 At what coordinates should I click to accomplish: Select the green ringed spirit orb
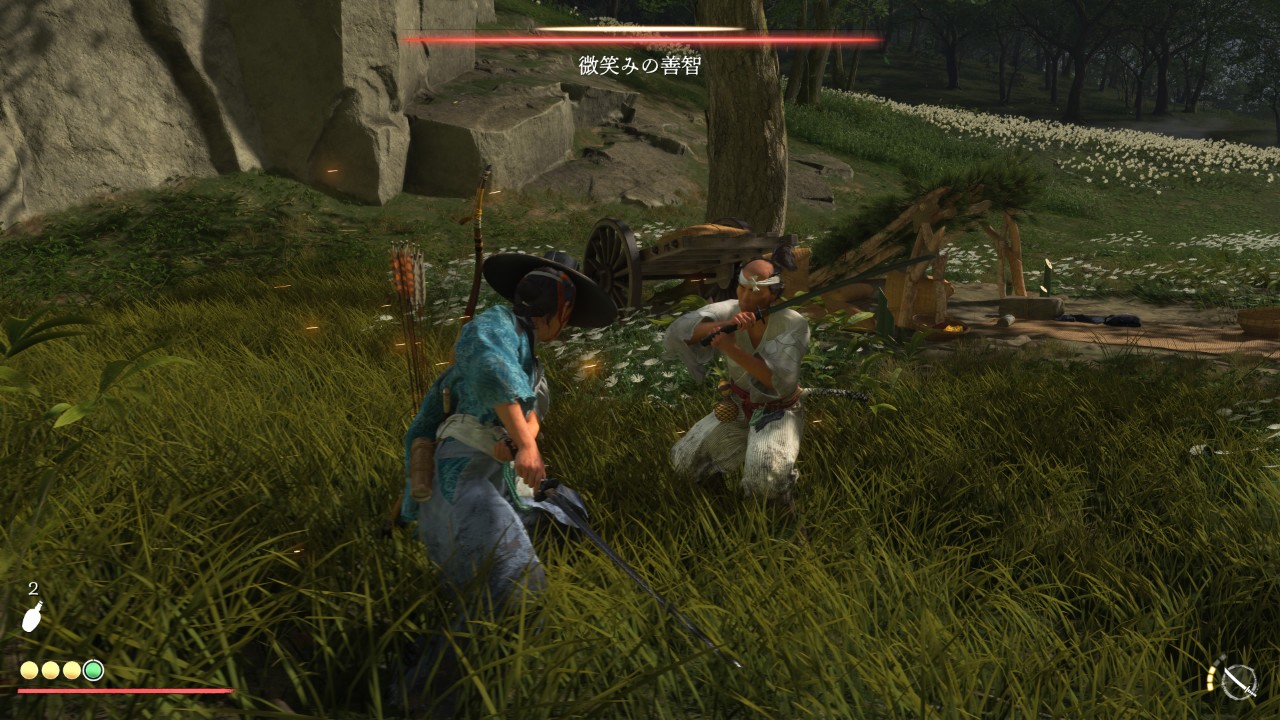point(93,670)
